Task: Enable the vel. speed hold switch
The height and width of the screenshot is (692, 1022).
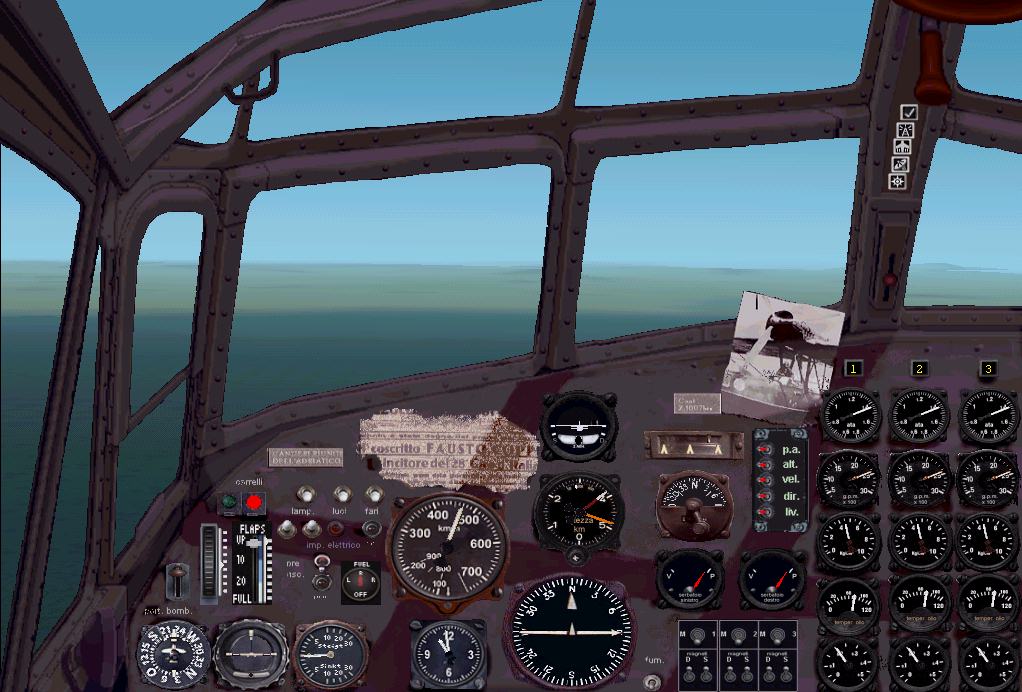Action: click(765, 481)
